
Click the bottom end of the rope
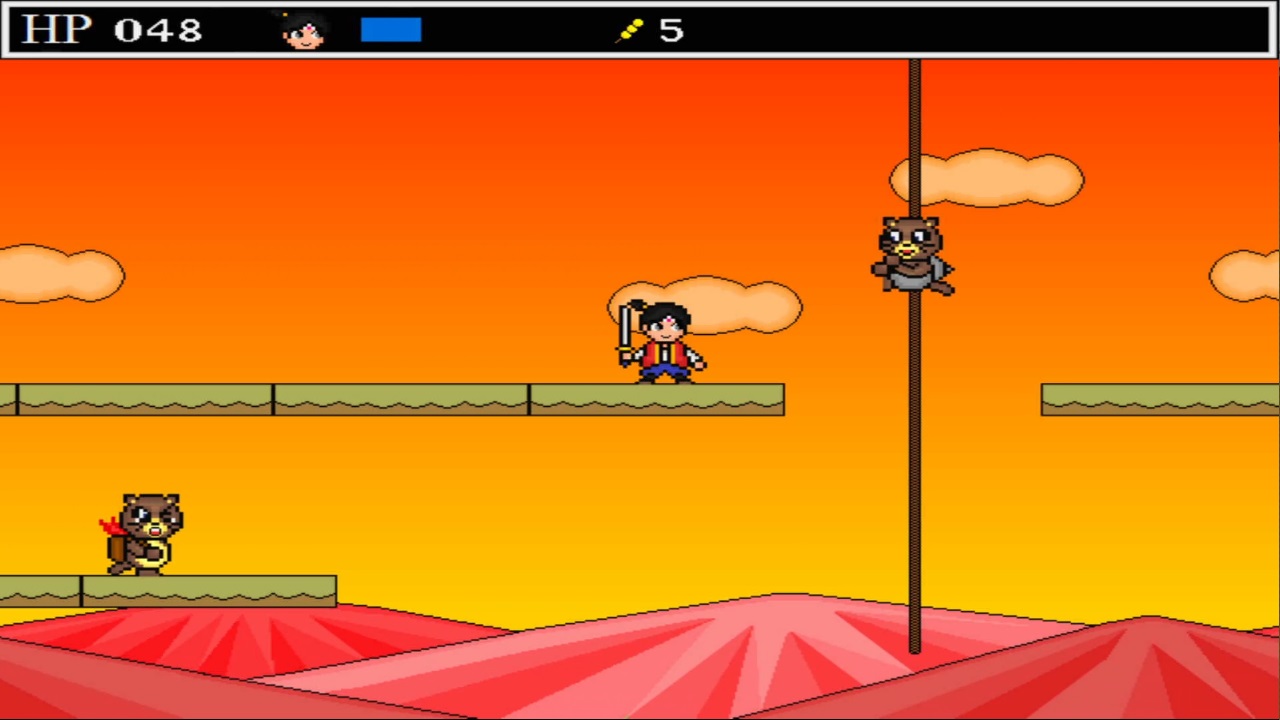pos(914,648)
